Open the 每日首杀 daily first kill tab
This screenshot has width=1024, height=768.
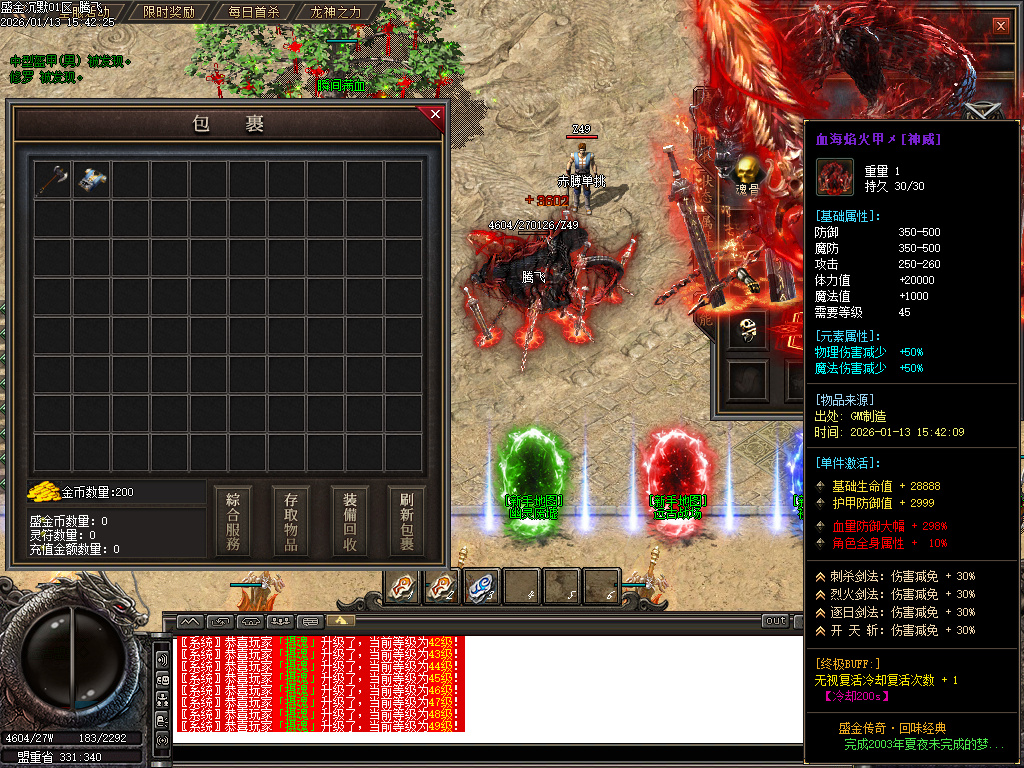click(254, 13)
